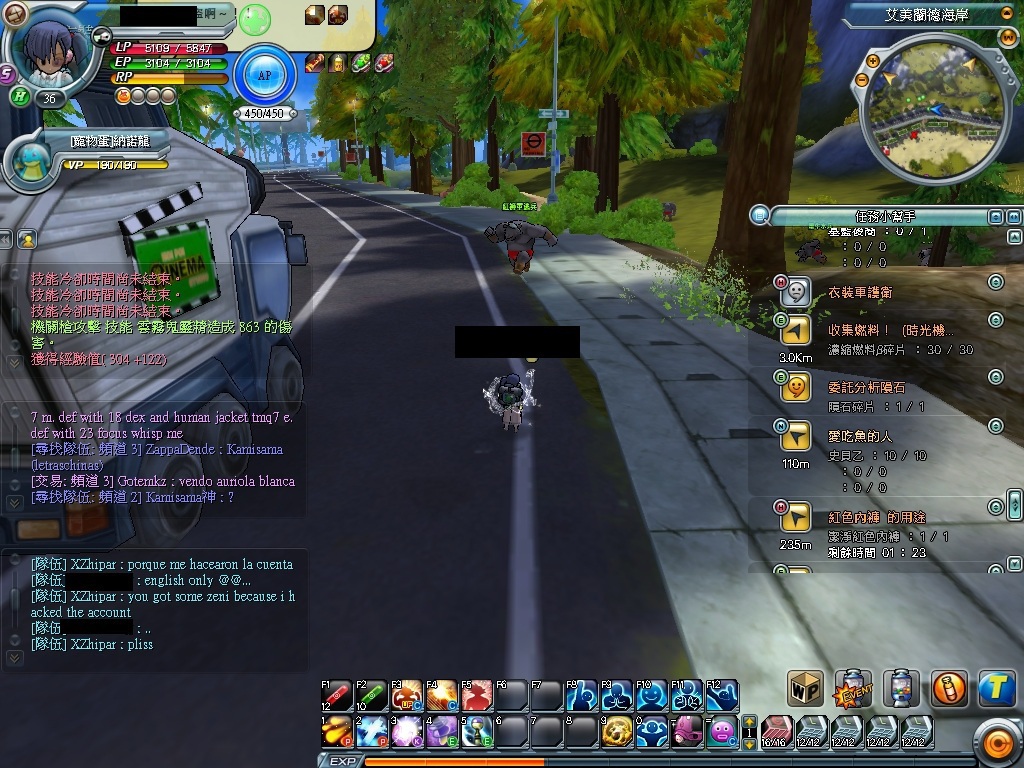Open the quest list icon beside 任務小幫手
1024x768 pixels.
coord(760,215)
